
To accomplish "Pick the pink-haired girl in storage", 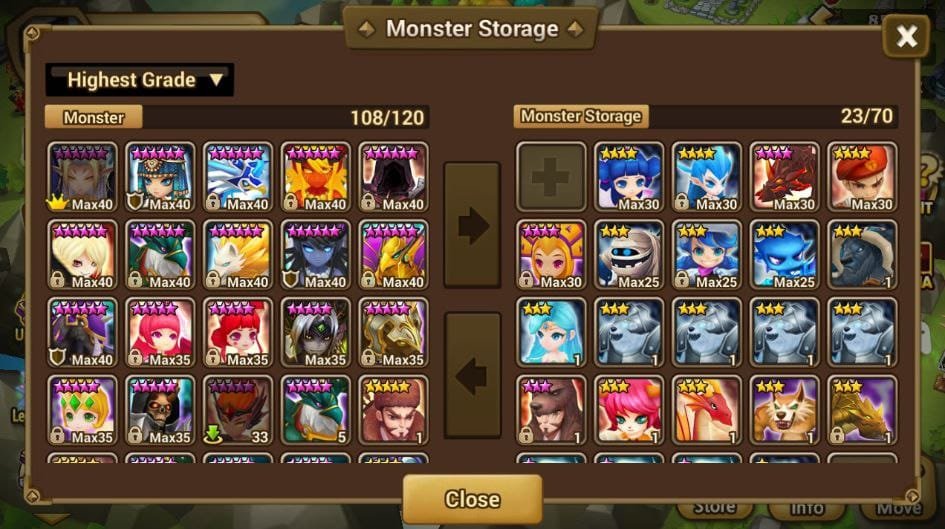I will click(x=629, y=409).
